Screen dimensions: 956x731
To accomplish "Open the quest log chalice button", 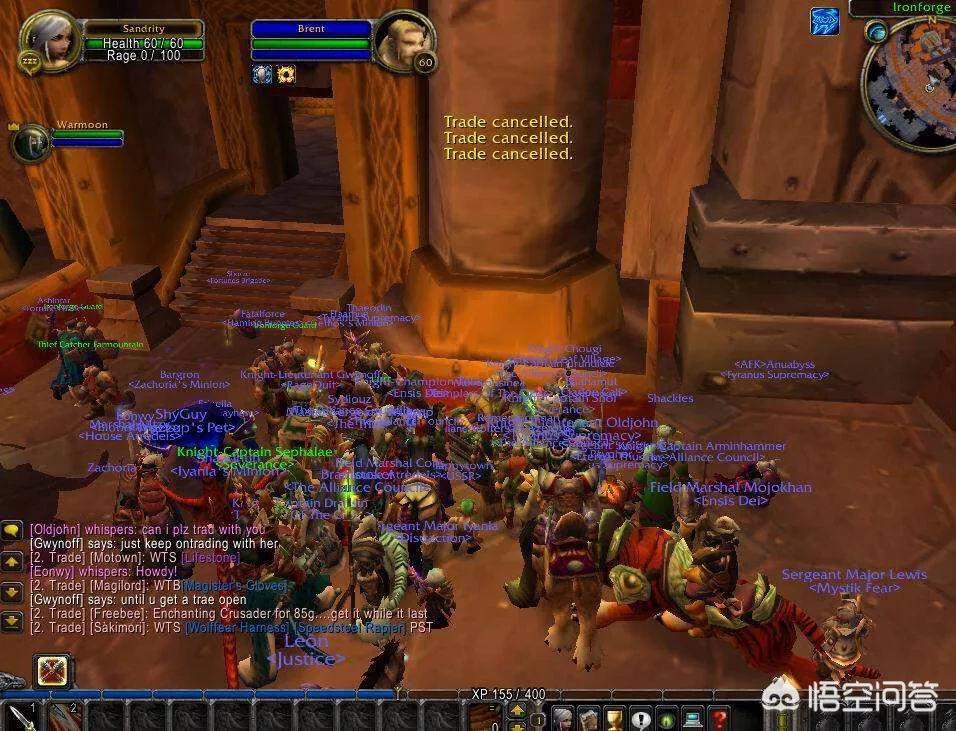I will pos(615,717).
